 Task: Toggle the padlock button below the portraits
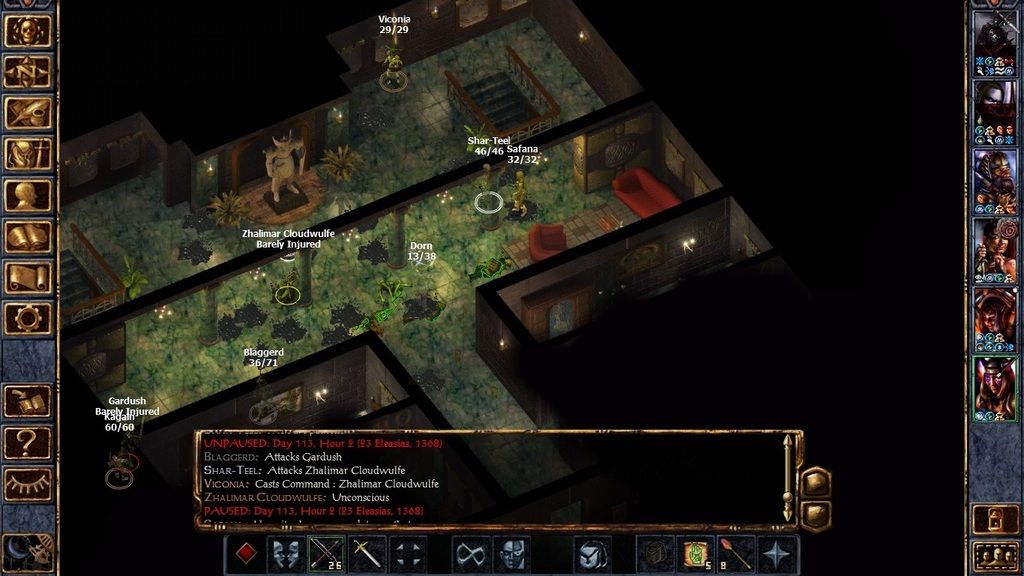point(996,518)
